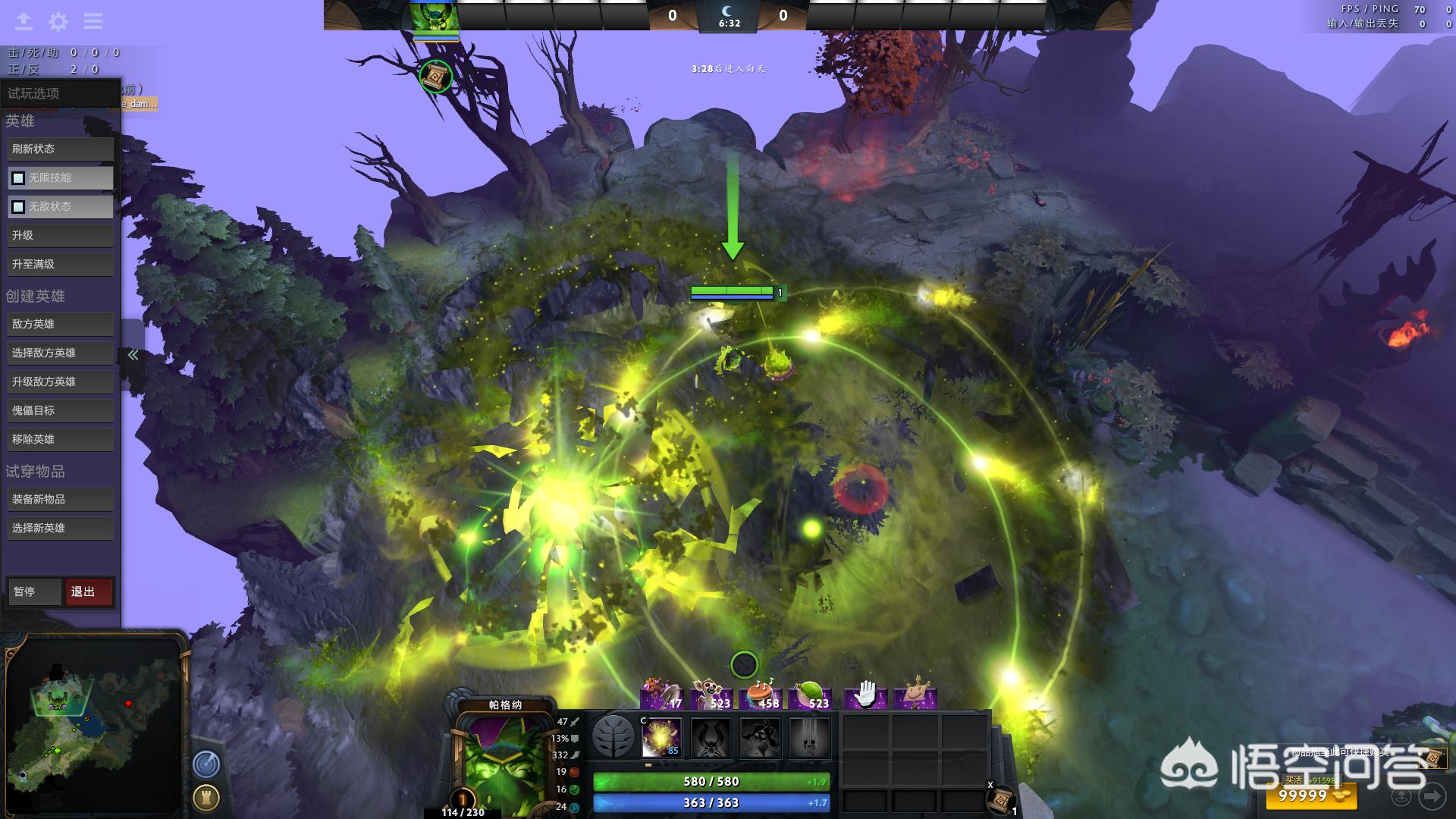The width and height of the screenshot is (1456, 819).
Task: Toggle the 无限技能 checkbox
Action: click(18, 178)
